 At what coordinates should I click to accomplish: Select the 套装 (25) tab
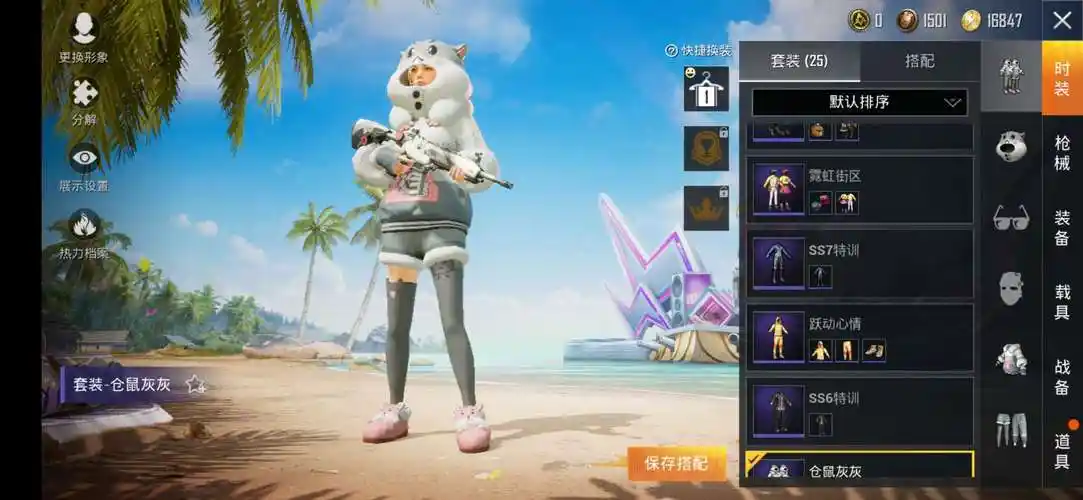[799, 61]
